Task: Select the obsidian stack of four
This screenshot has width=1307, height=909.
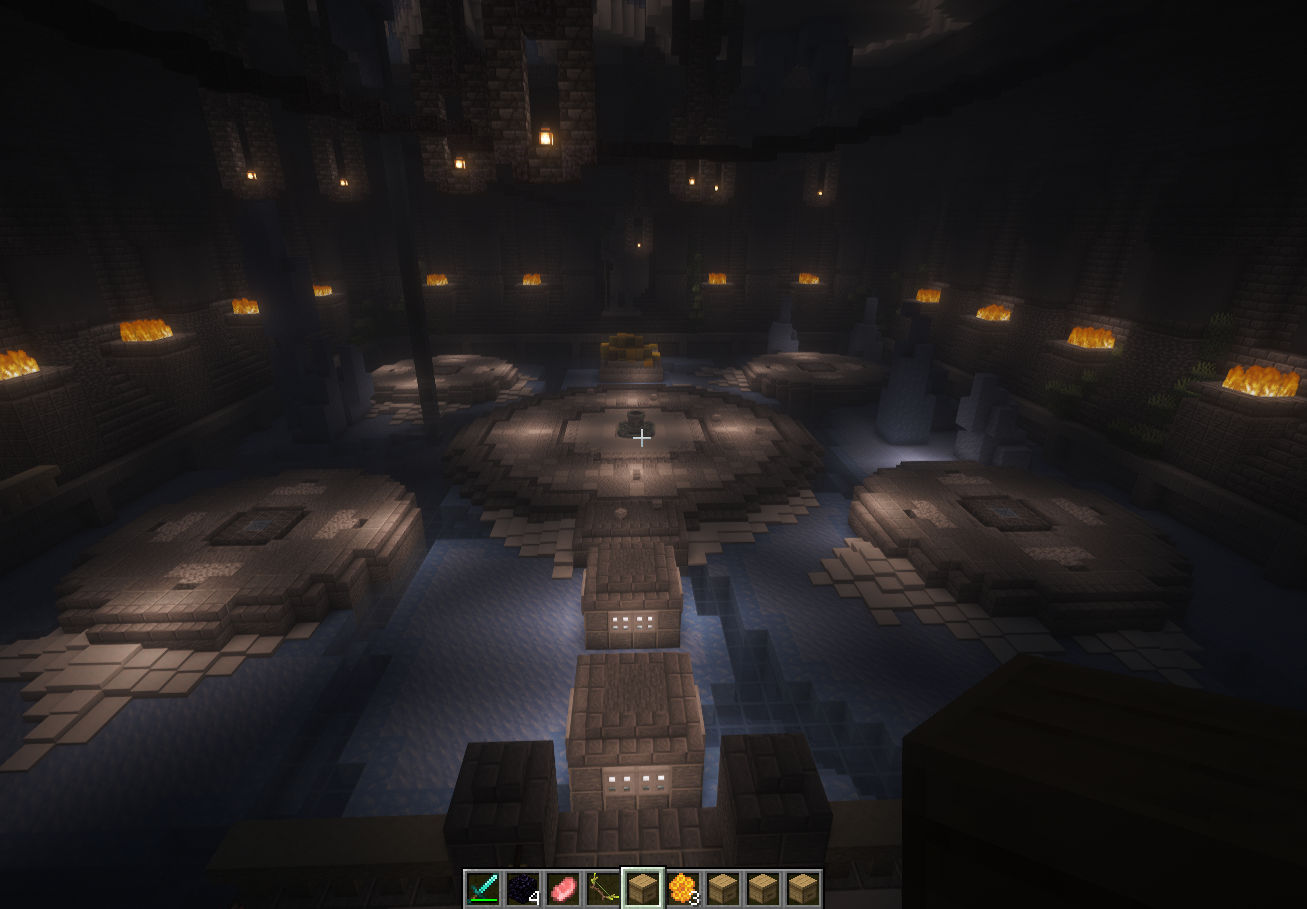Action: (x=523, y=888)
